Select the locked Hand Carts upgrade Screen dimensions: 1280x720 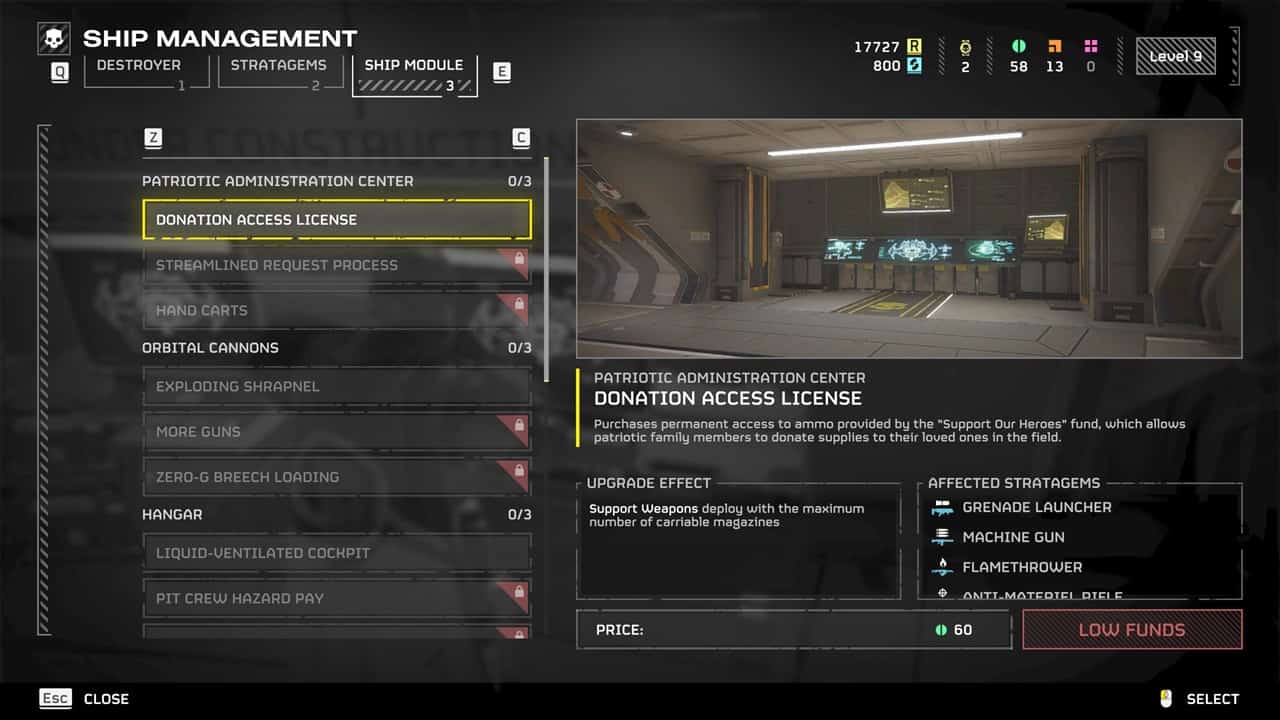[x=337, y=310]
